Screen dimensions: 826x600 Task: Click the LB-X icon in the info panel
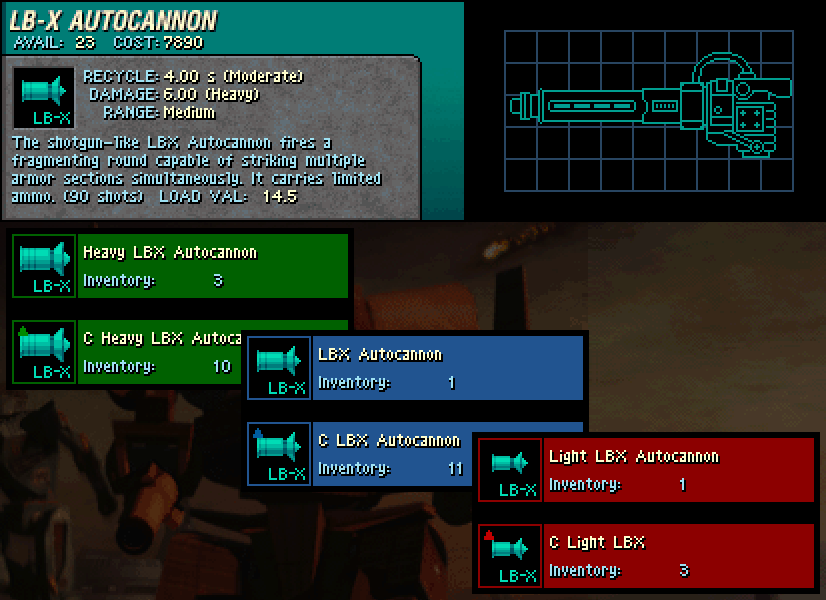click(45, 97)
